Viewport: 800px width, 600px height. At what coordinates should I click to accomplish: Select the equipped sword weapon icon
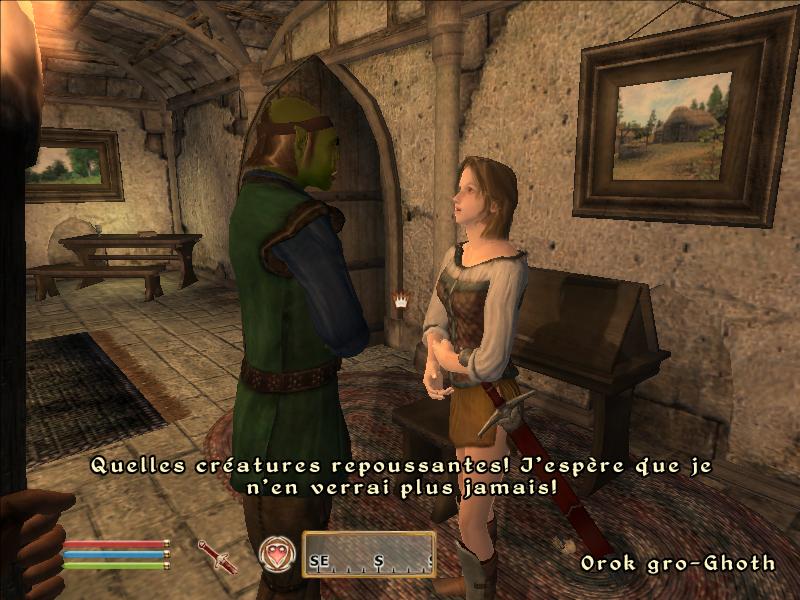click(216, 555)
